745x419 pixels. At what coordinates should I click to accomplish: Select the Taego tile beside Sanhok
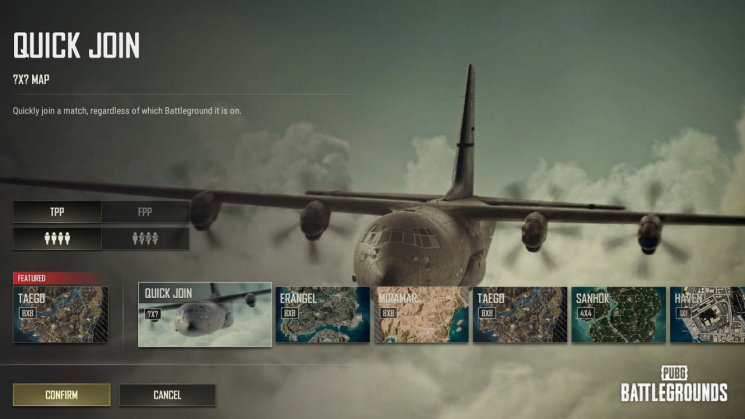click(519, 314)
